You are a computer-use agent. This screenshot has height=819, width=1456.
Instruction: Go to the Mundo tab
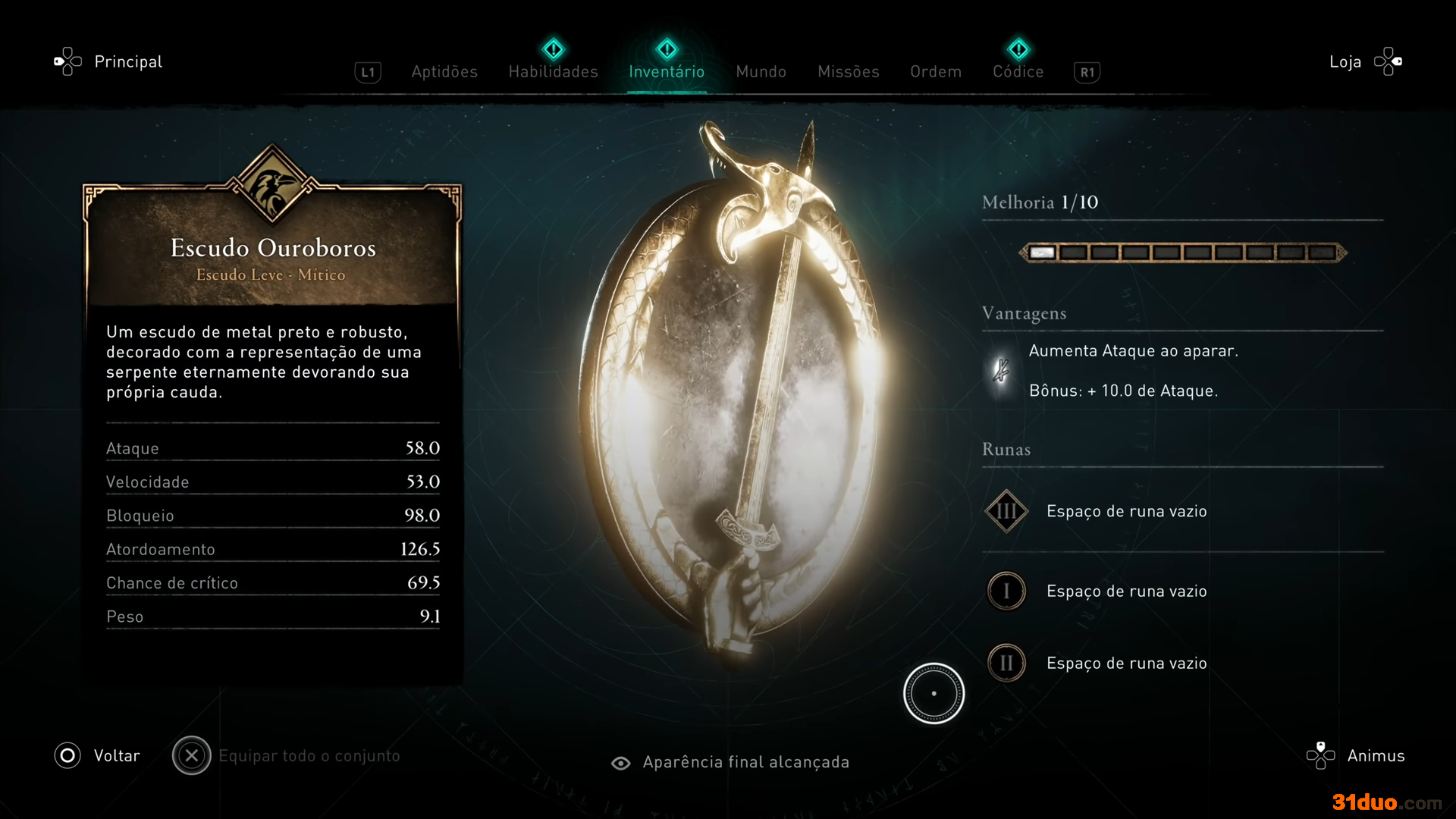coord(761,71)
